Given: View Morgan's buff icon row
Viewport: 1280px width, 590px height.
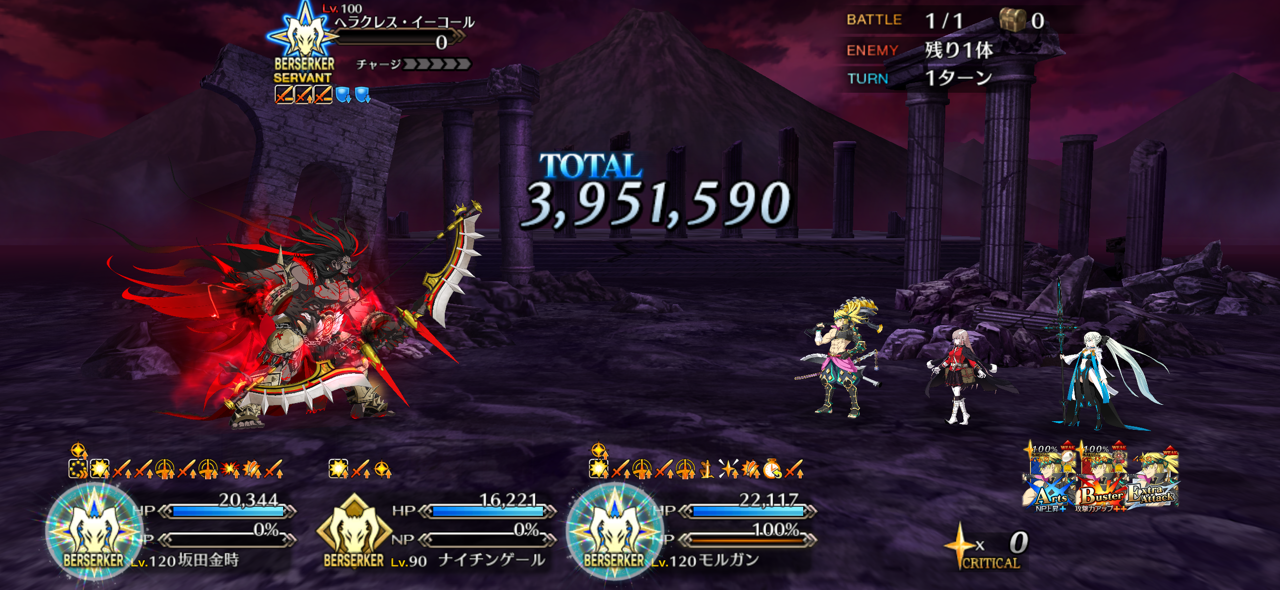Looking at the screenshot, I should click(698, 468).
